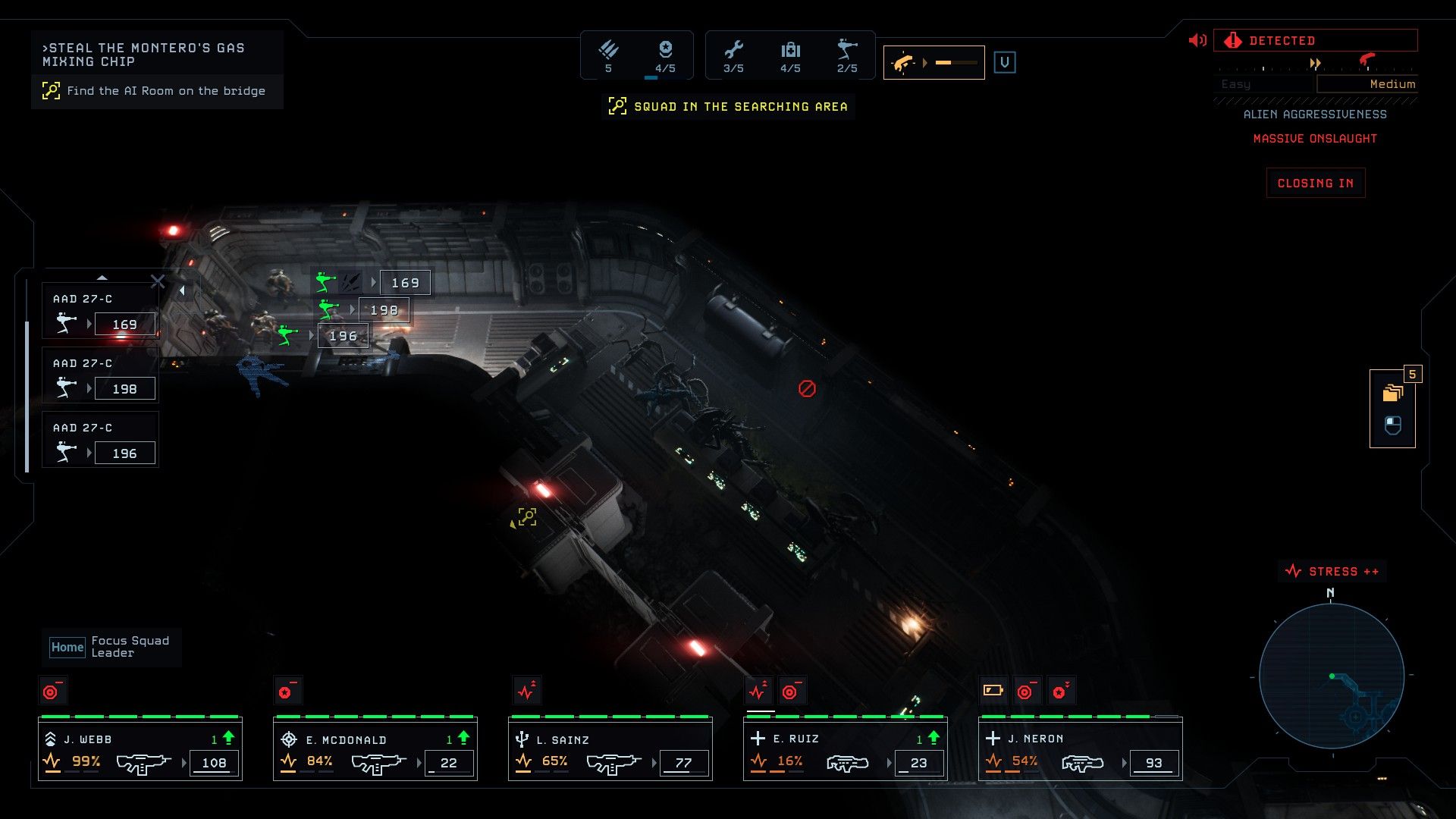Open the minimap radar
Image resolution: width=1456 pixels, height=819 pixels.
tap(1331, 676)
